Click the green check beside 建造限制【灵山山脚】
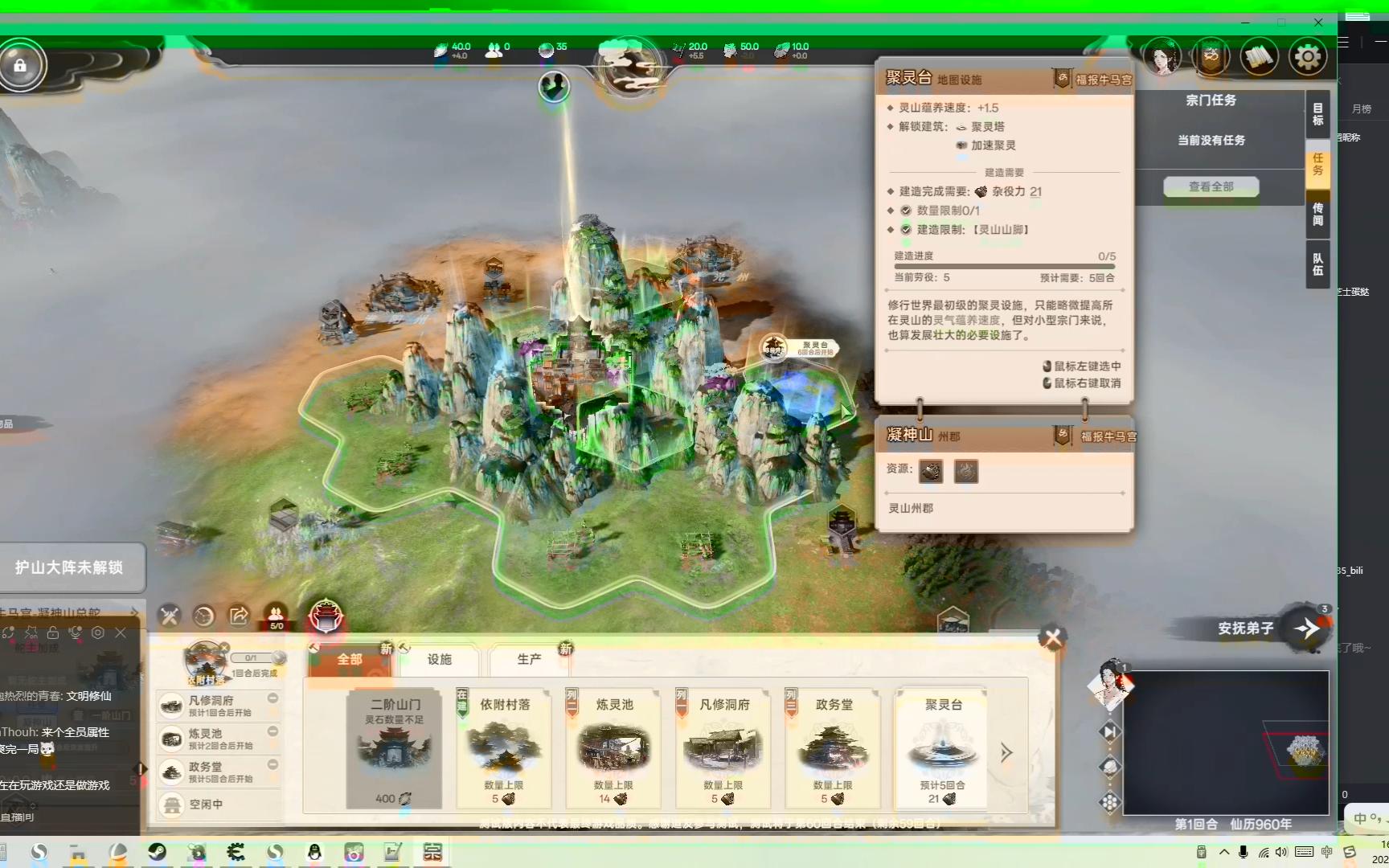 pyautogui.click(x=904, y=230)
